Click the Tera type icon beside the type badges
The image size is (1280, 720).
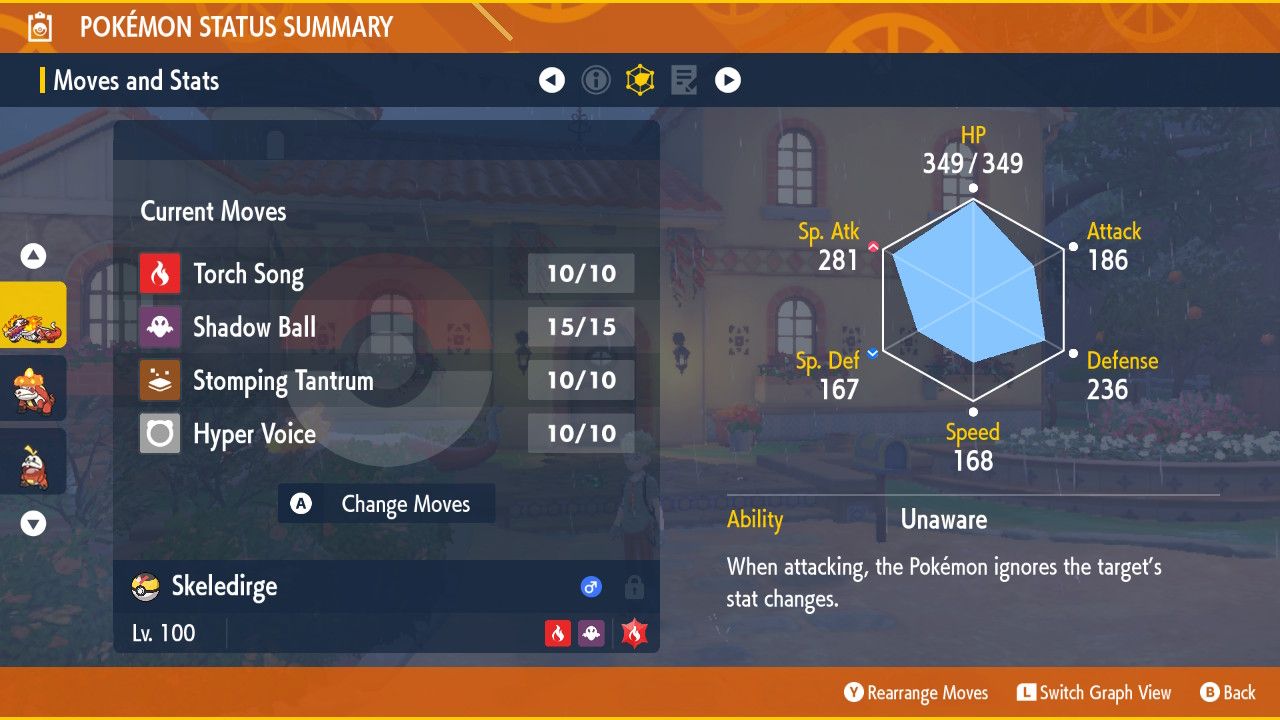tap(634, 633)
